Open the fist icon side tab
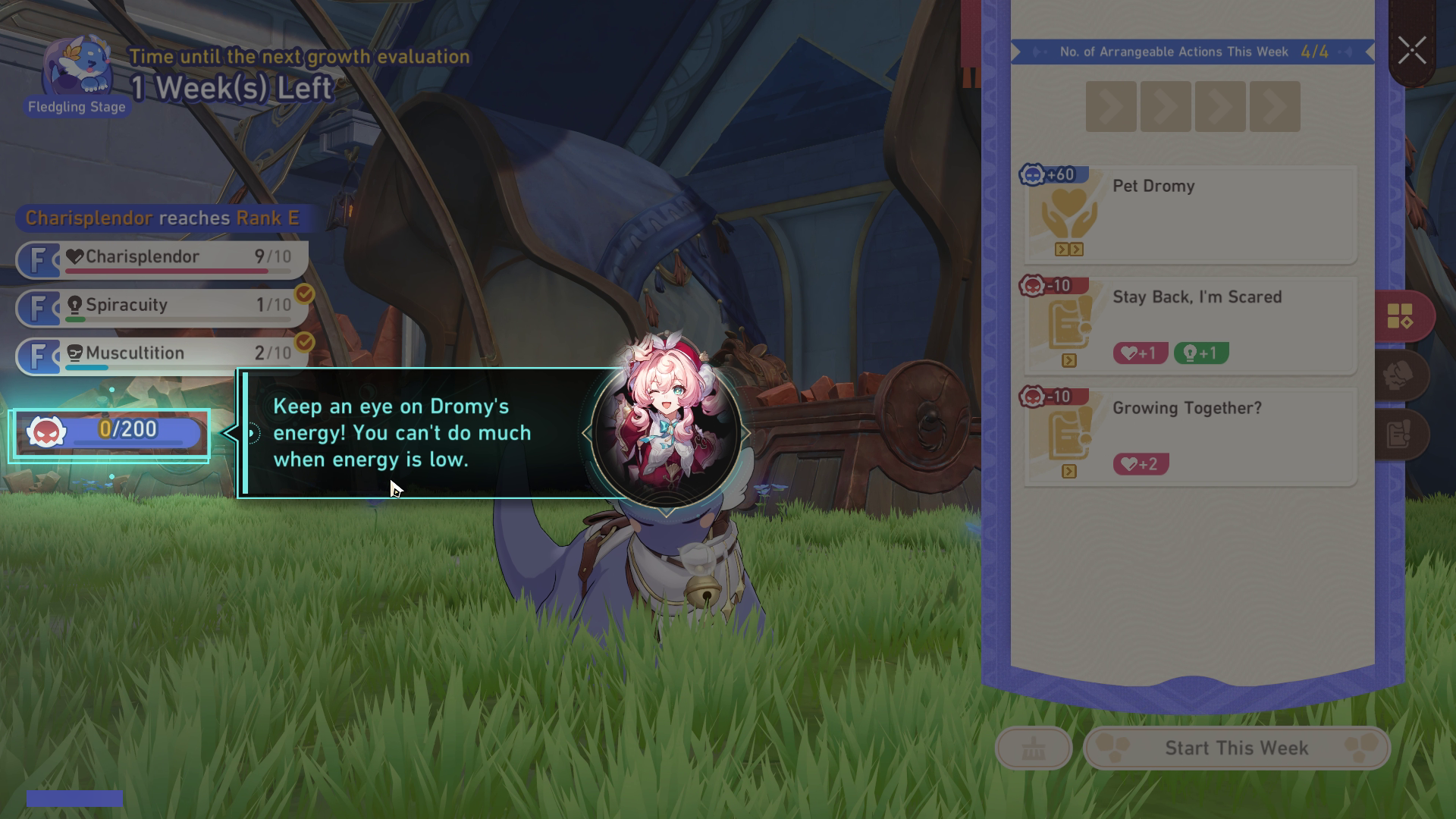Viewport: 1456px width, 819px height. [x=1400, y=375]
